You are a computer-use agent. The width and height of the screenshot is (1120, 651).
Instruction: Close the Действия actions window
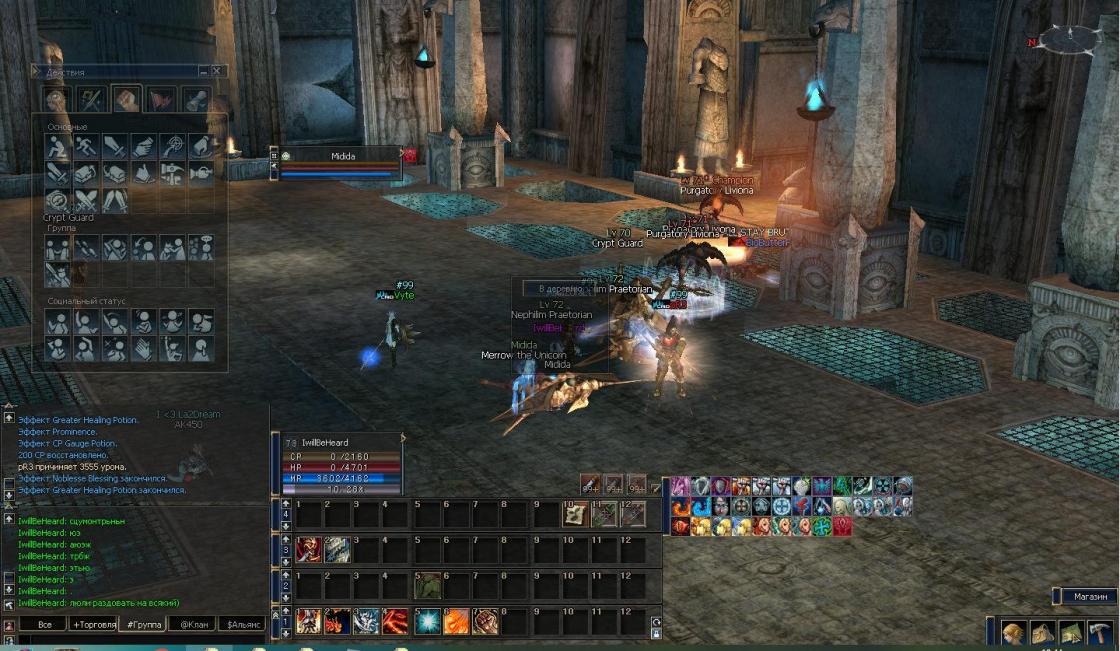tap(217, 72)
